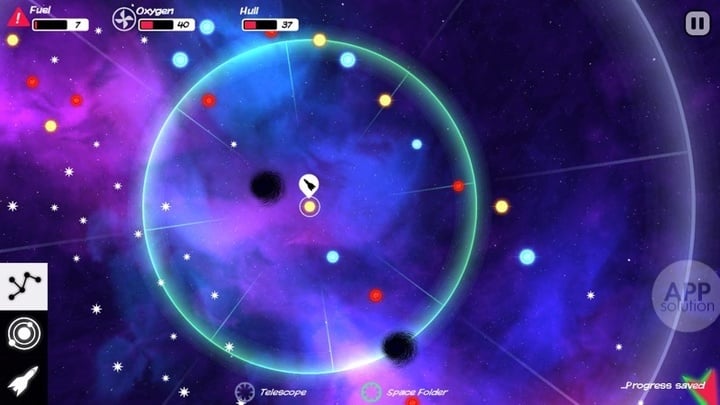Select the planet orbit view icon
Image resolution: width=720 pixels, height=405 pixels.
pos(19,334)
